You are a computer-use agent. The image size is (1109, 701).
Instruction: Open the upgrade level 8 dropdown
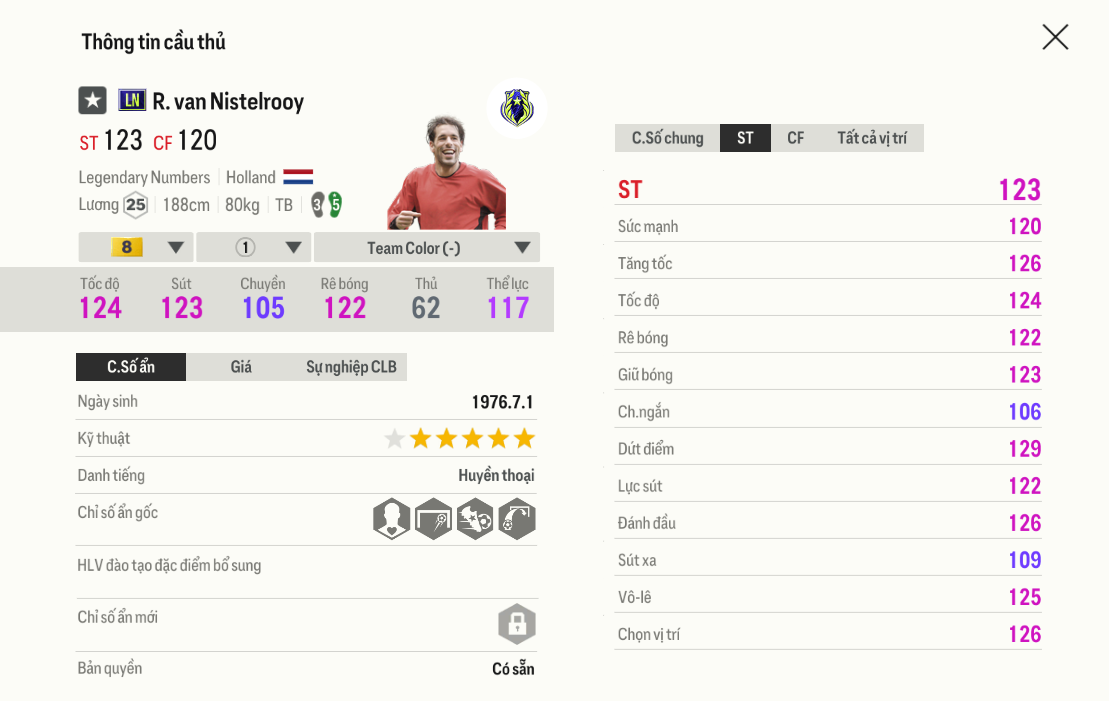136,247
